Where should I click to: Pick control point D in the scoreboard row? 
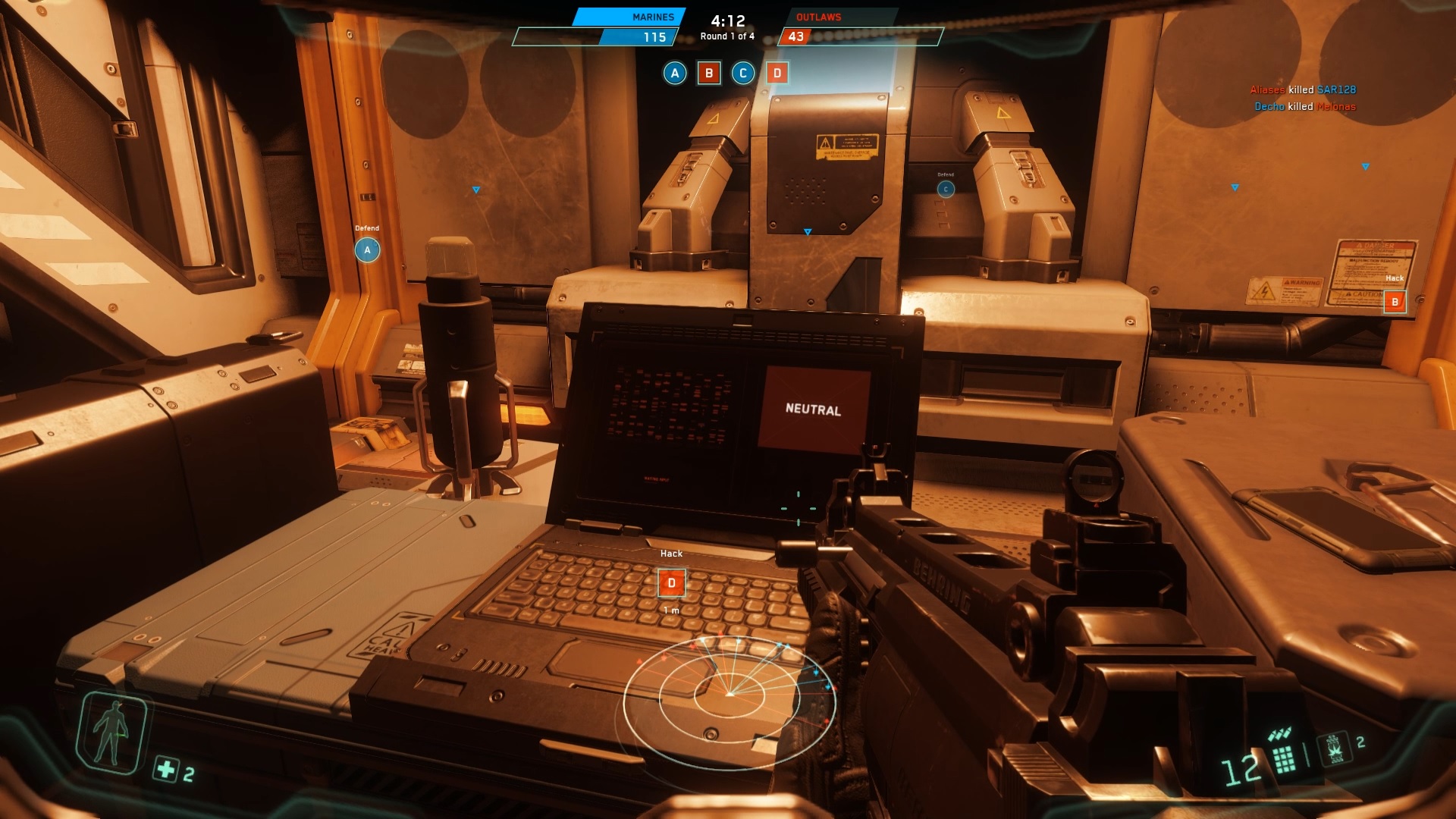777,73
